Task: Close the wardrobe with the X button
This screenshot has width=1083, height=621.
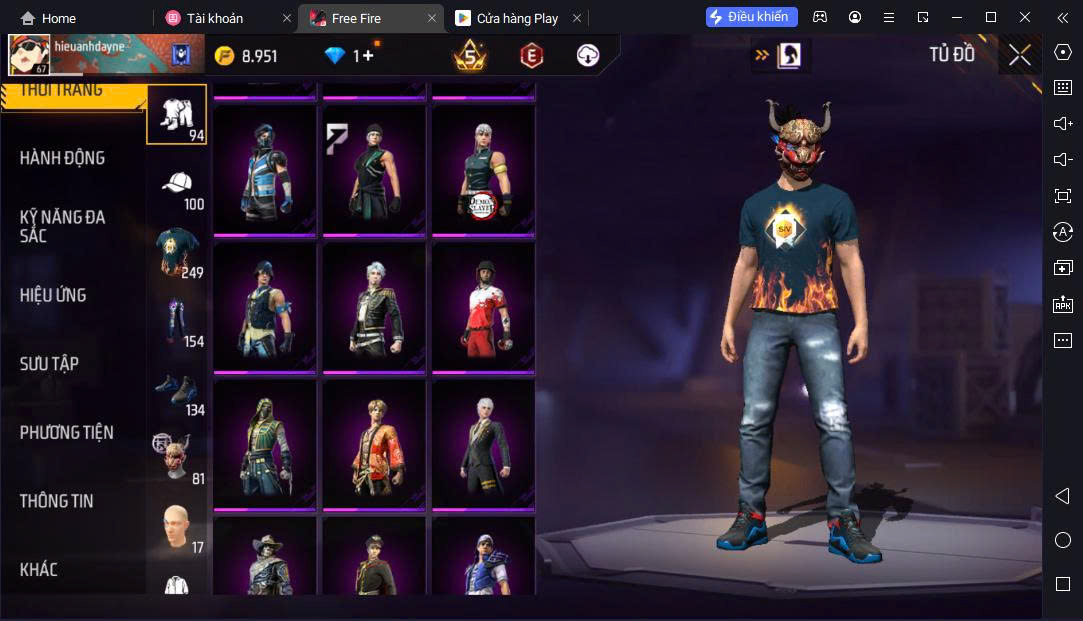Action: (x=1019, y=55)
